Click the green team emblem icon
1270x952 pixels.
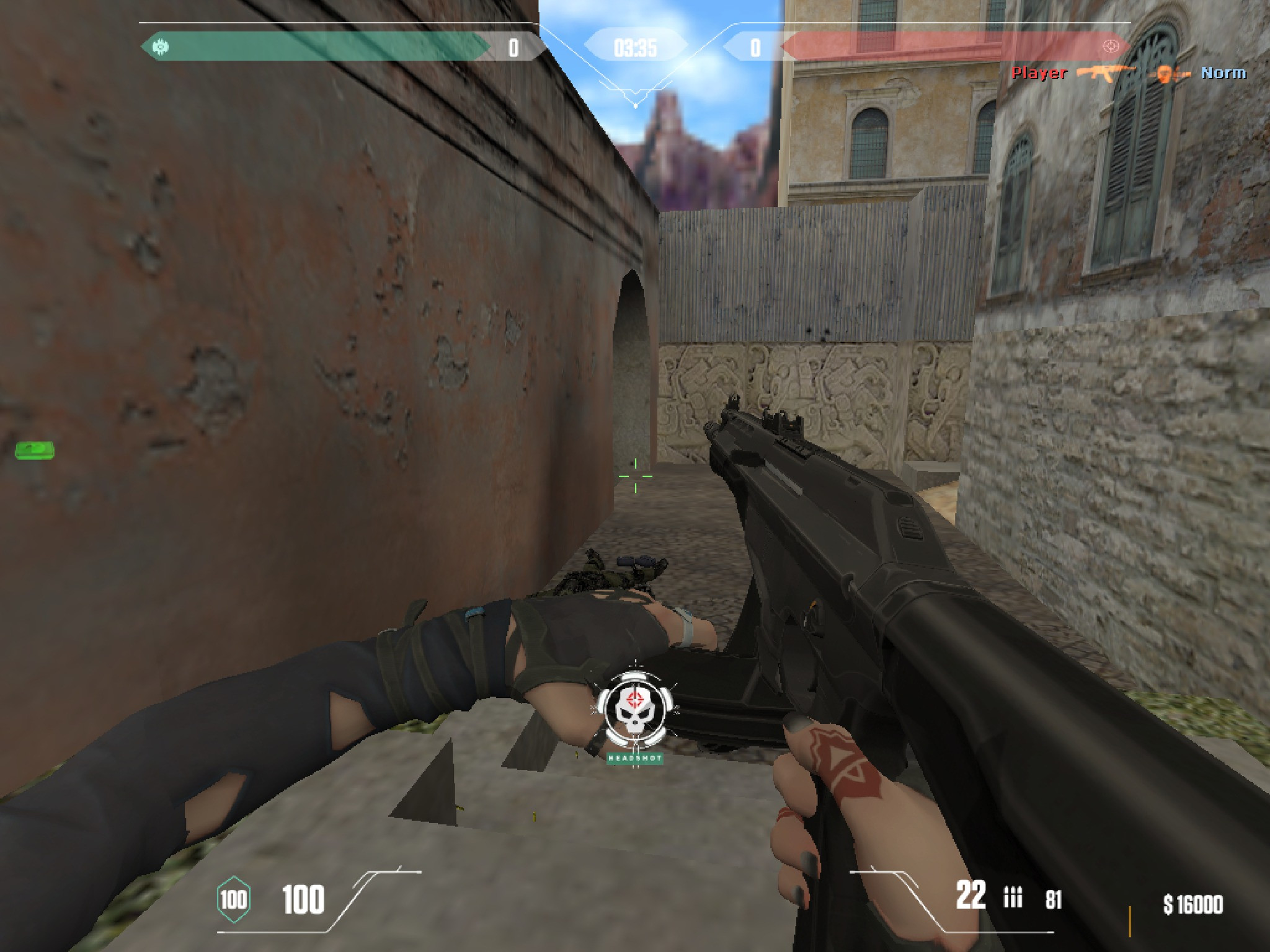pos(161,46)
